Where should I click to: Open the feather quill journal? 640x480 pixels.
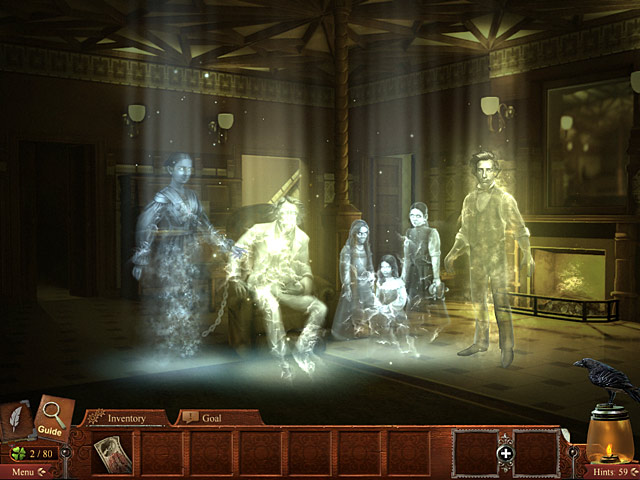(17, 420)
